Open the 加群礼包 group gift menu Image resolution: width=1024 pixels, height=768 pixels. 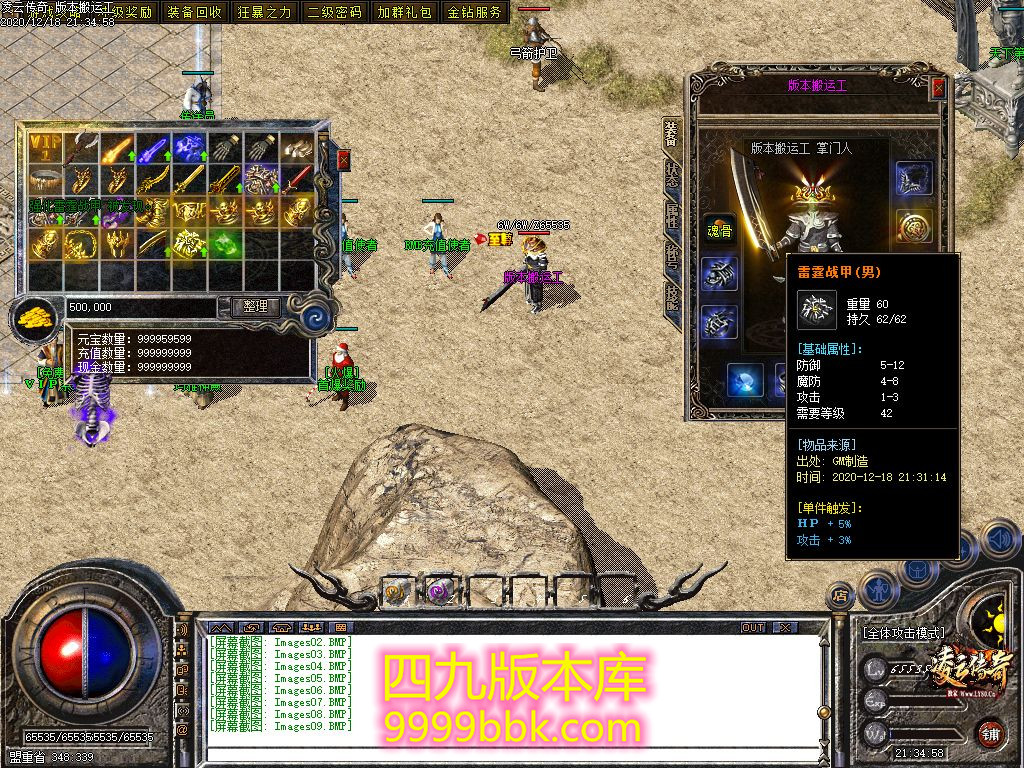(x=405, y=12)
